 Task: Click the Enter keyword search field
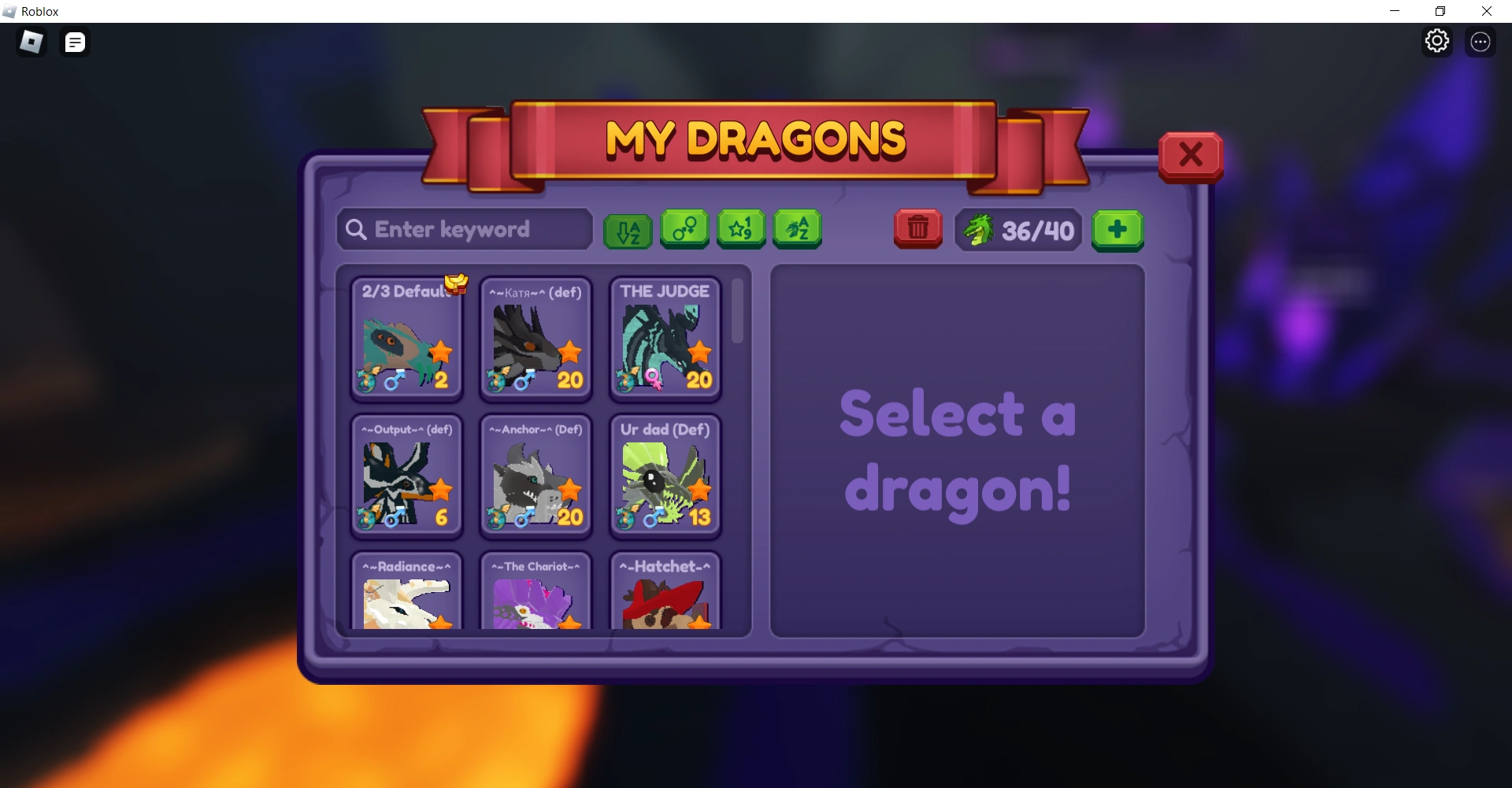point(465,229)
